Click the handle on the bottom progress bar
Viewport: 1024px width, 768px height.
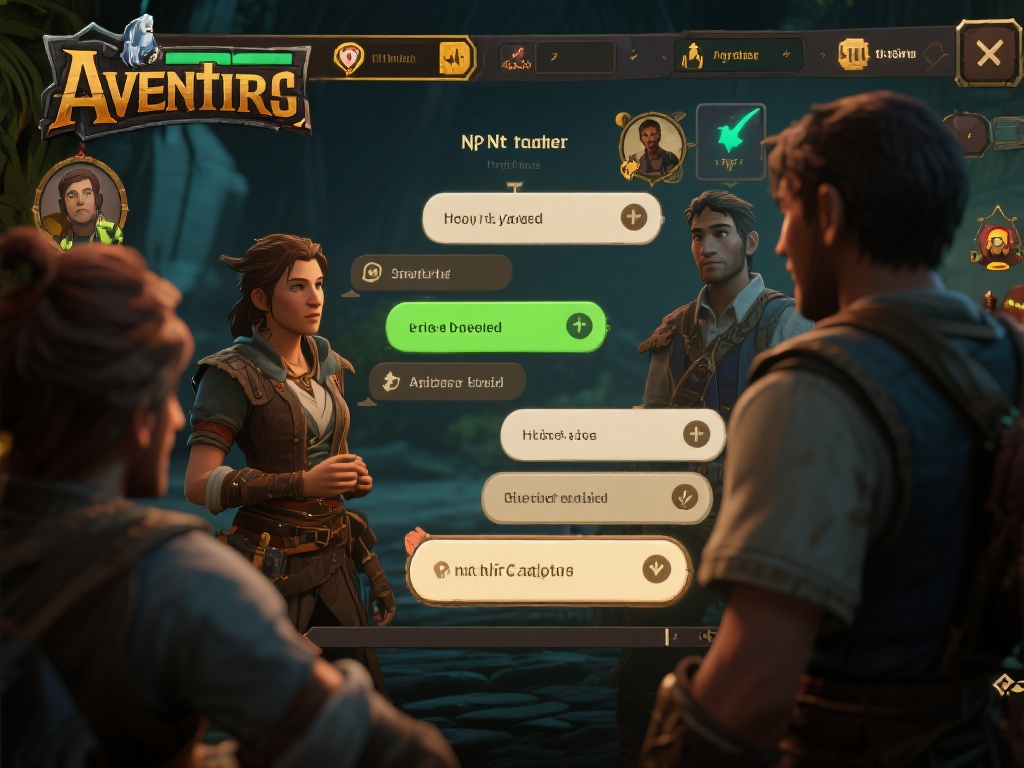[x=667, y=636]
